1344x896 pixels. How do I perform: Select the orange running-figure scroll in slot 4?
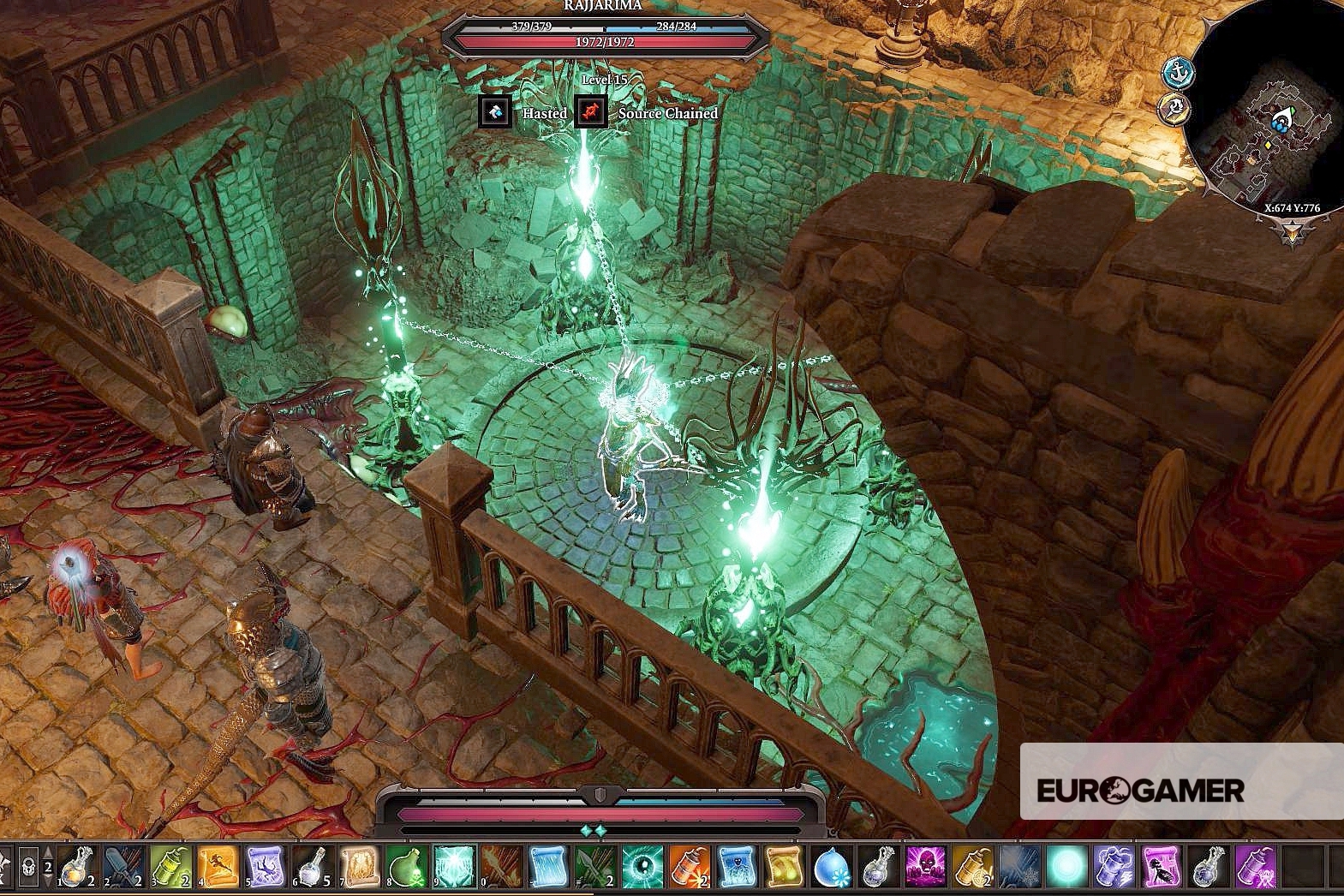218,867
